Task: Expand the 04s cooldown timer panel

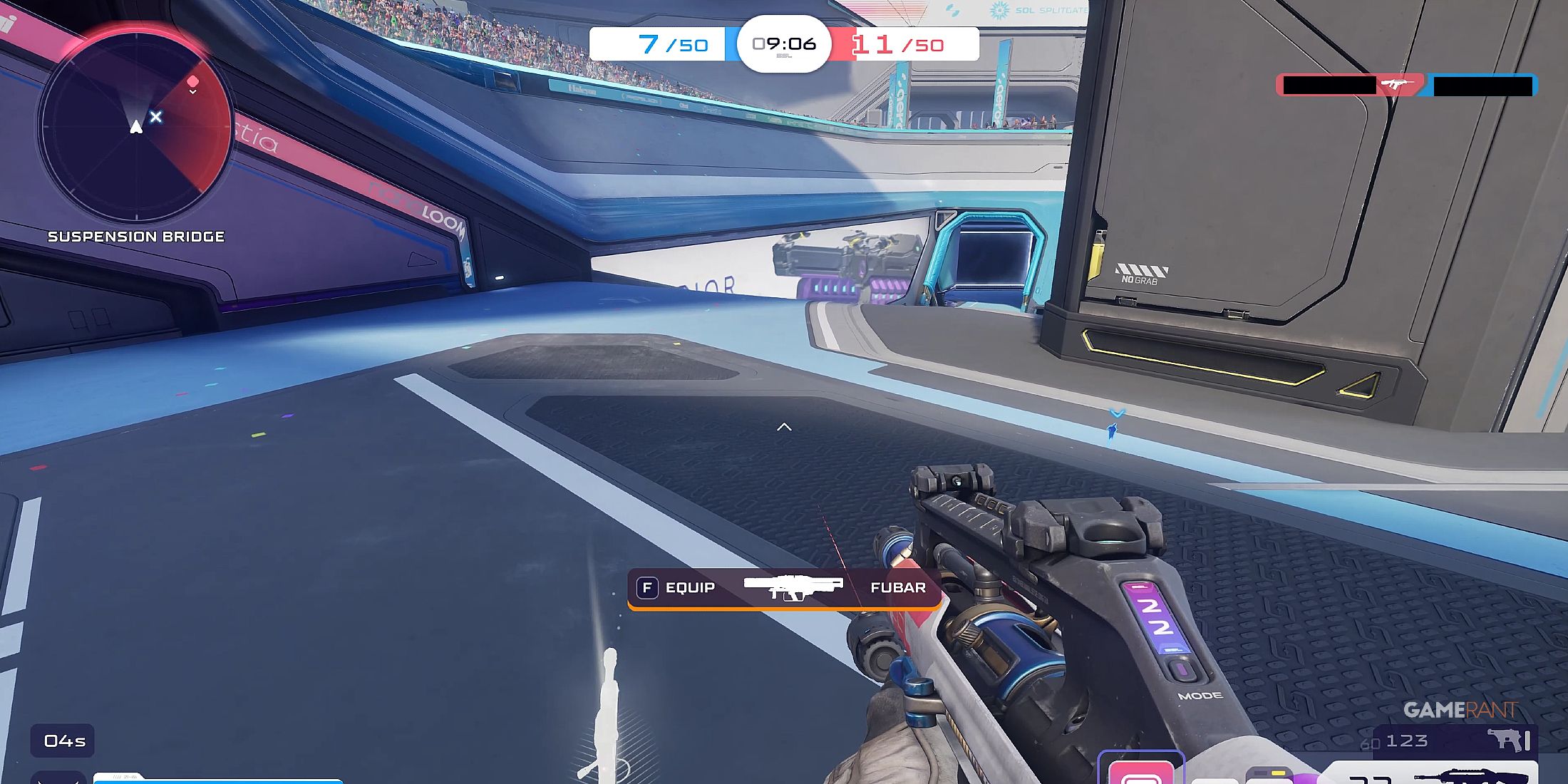Action: [63, 741]
